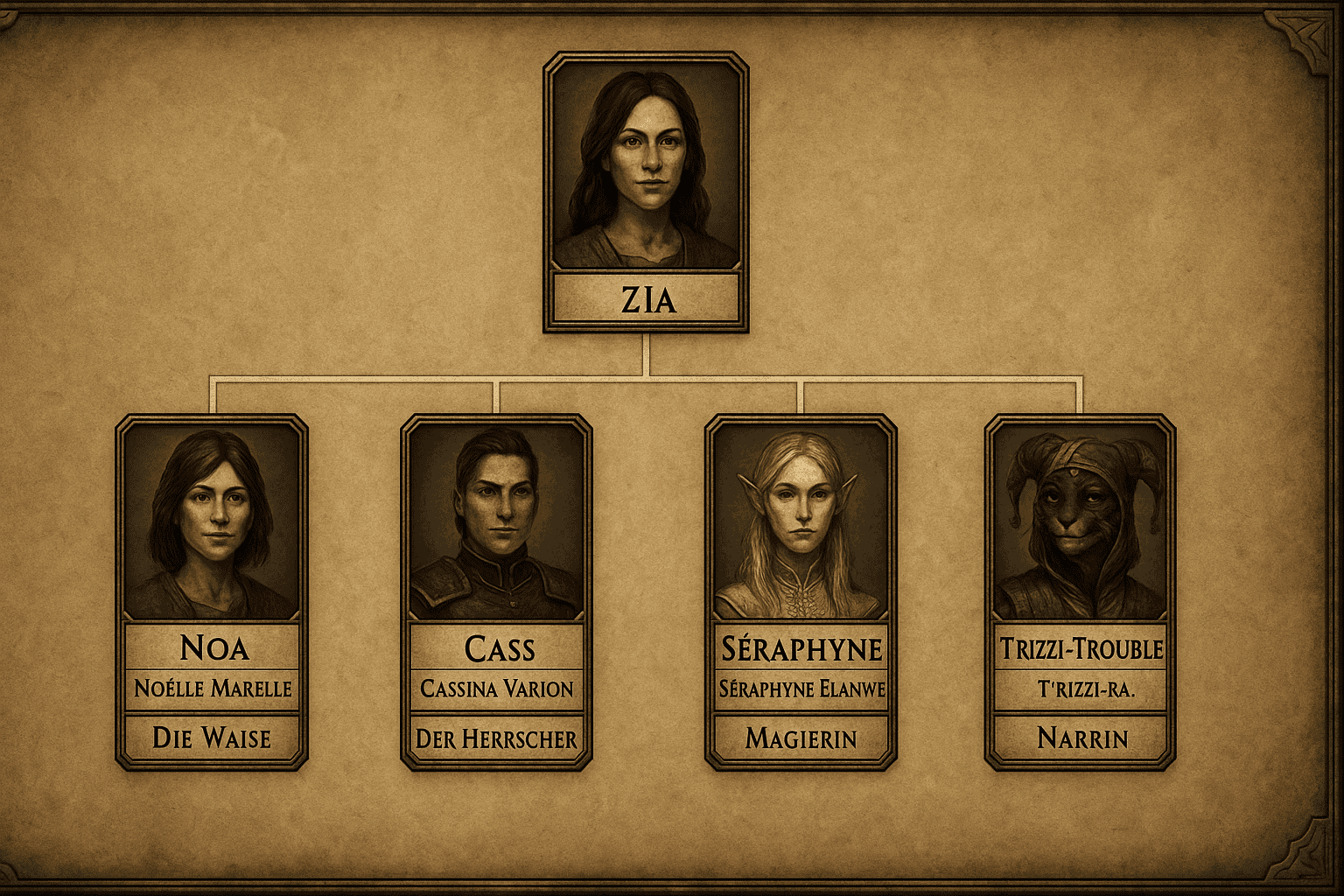Select the Zia character card

[x=646, y=192]
